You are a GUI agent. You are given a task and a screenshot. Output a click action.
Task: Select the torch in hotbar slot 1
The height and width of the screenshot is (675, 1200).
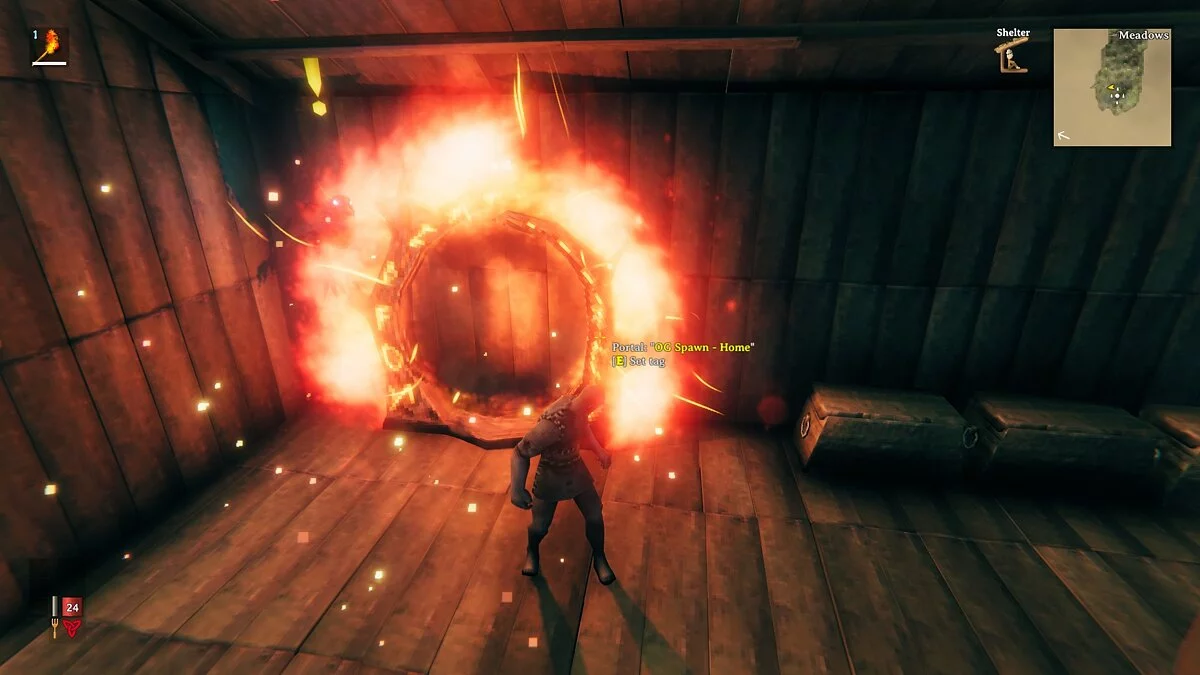(49, 46)
